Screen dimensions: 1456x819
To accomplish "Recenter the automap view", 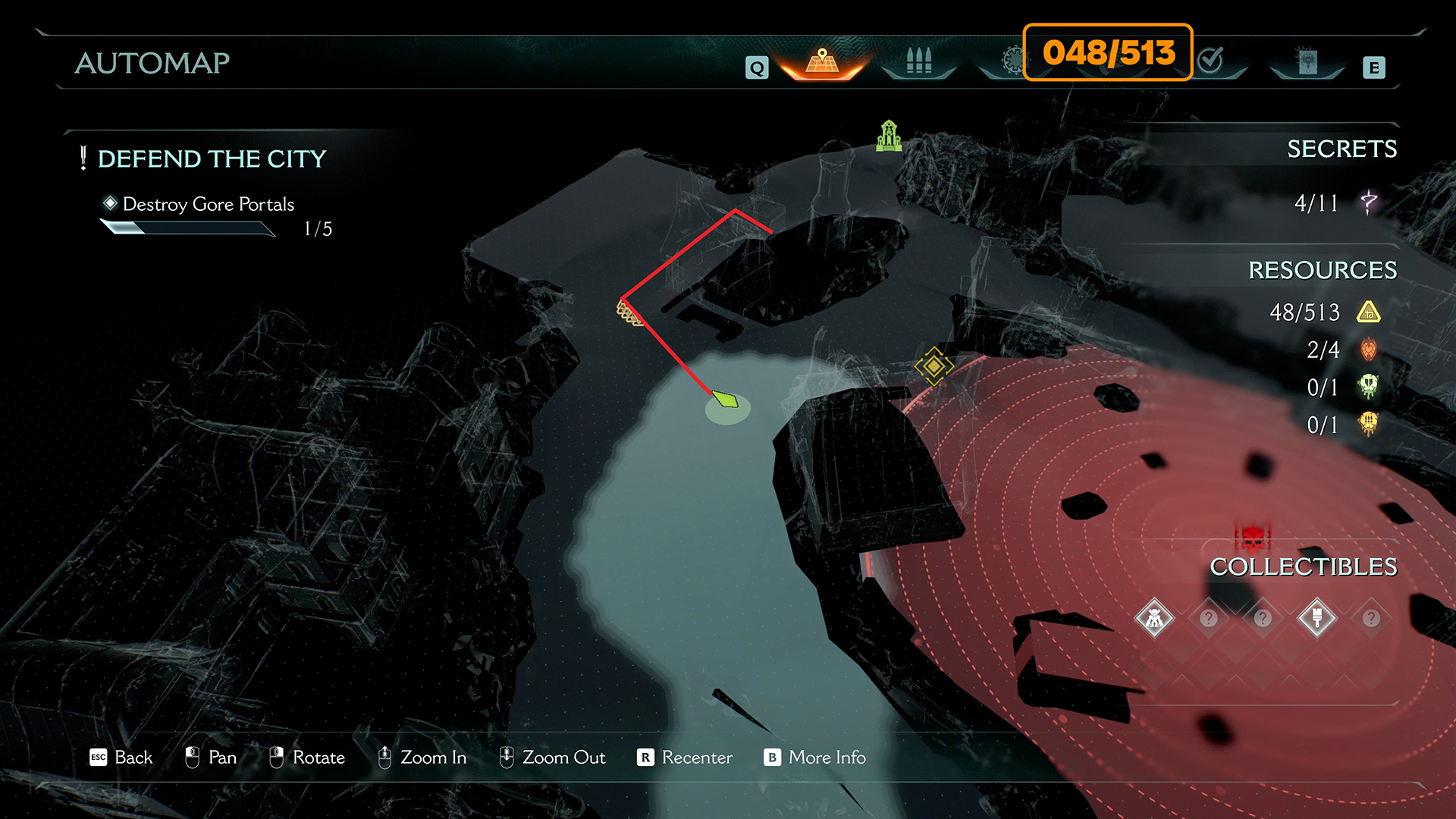I will pyautogui.click(x=685, y=758).
